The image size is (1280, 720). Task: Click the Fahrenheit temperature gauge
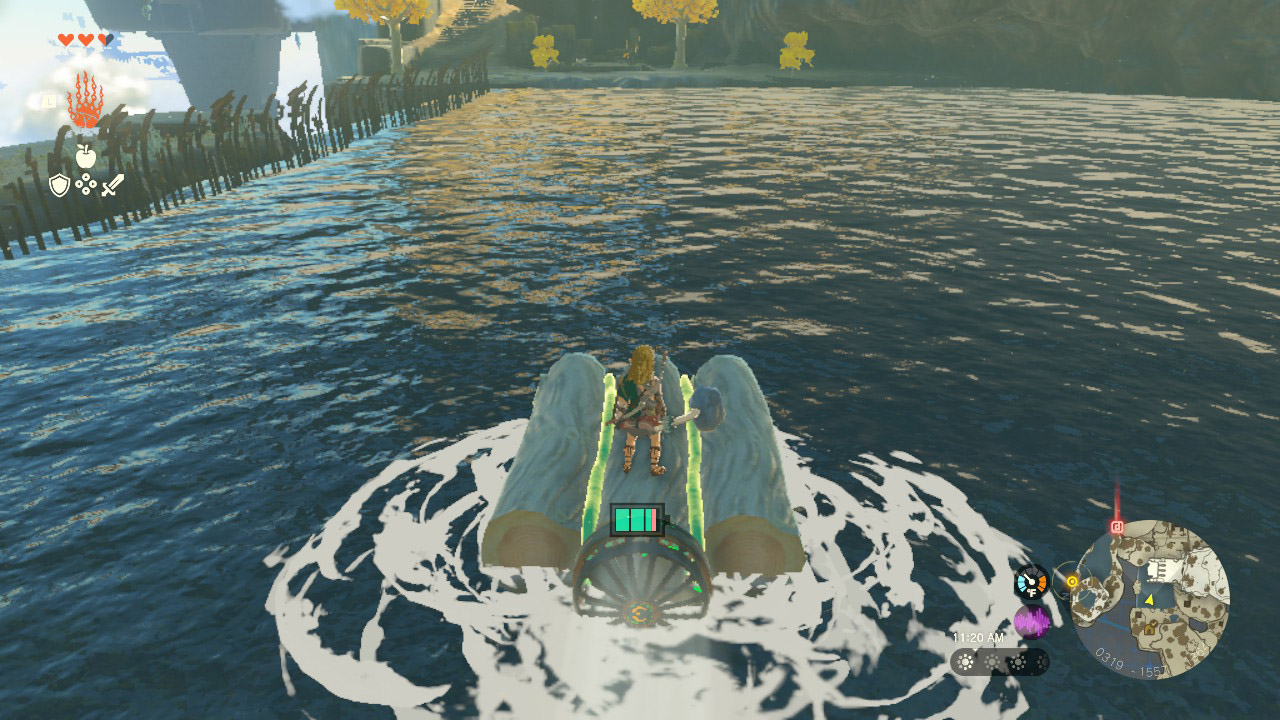[1032, 580]
